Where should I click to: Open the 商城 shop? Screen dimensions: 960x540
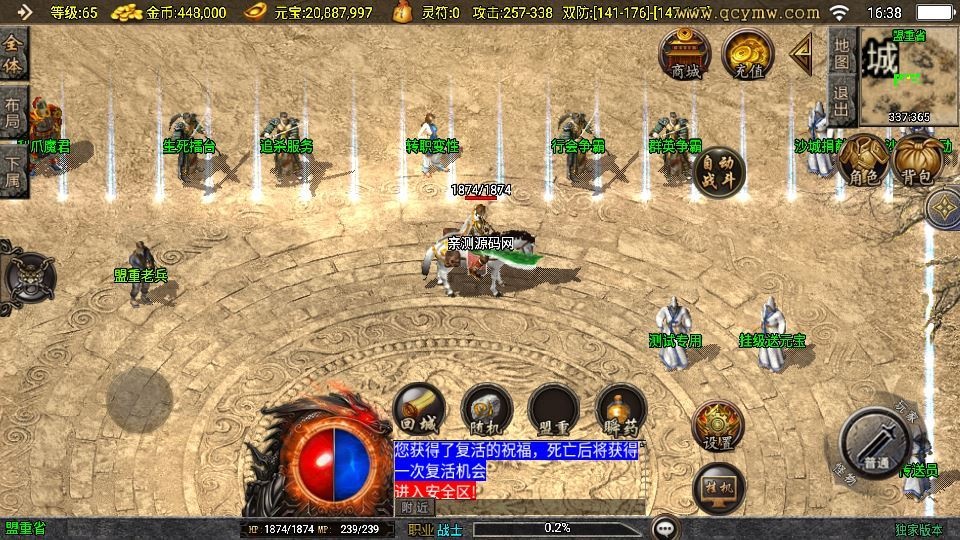click(x=685, y=54)
